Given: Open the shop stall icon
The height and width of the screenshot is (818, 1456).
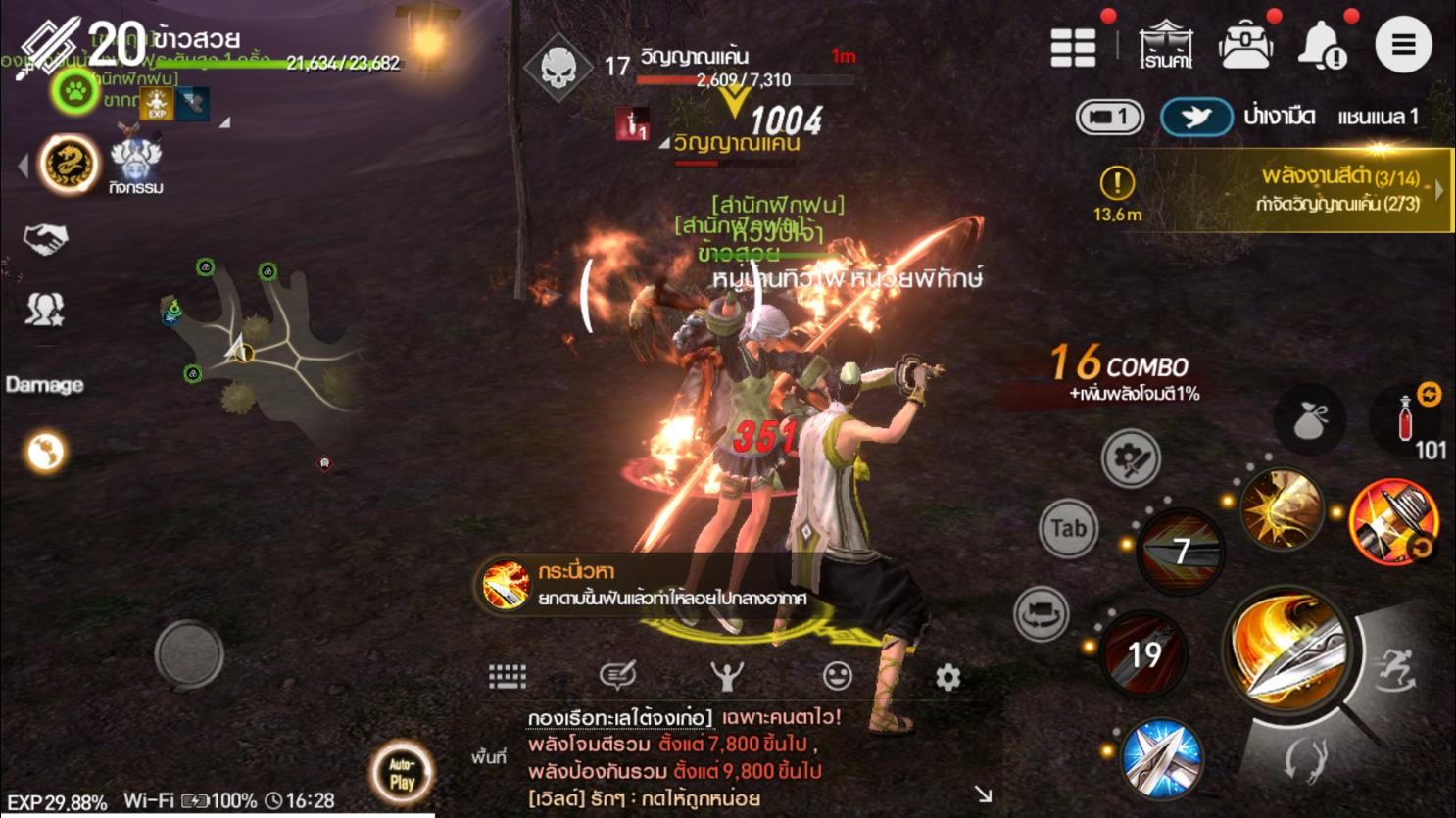Looking at the screenshot, I should [1165, 45].
